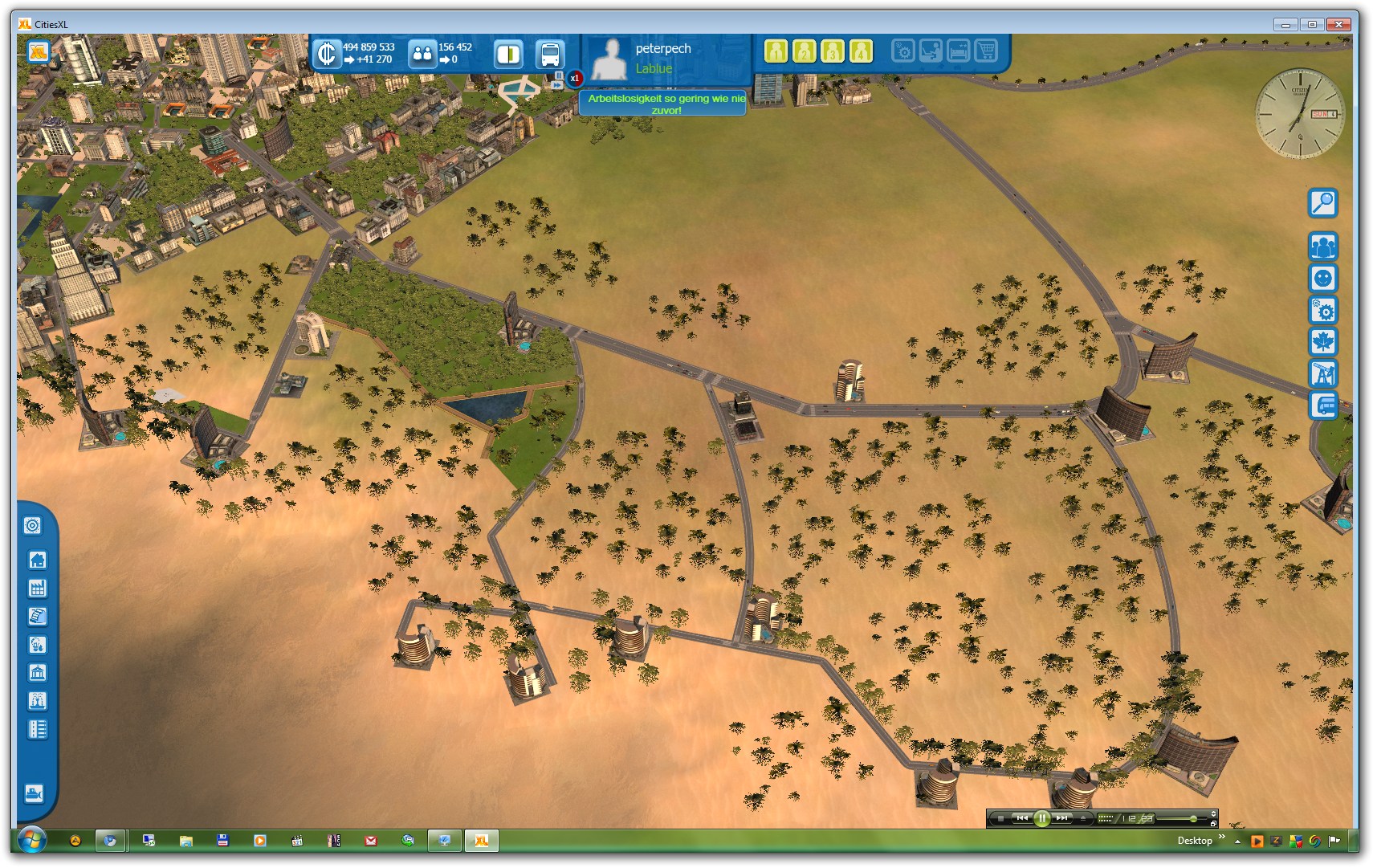Open the housing construction menu
The width and height of the screenshot is (1373, 868).
point(37,560)
